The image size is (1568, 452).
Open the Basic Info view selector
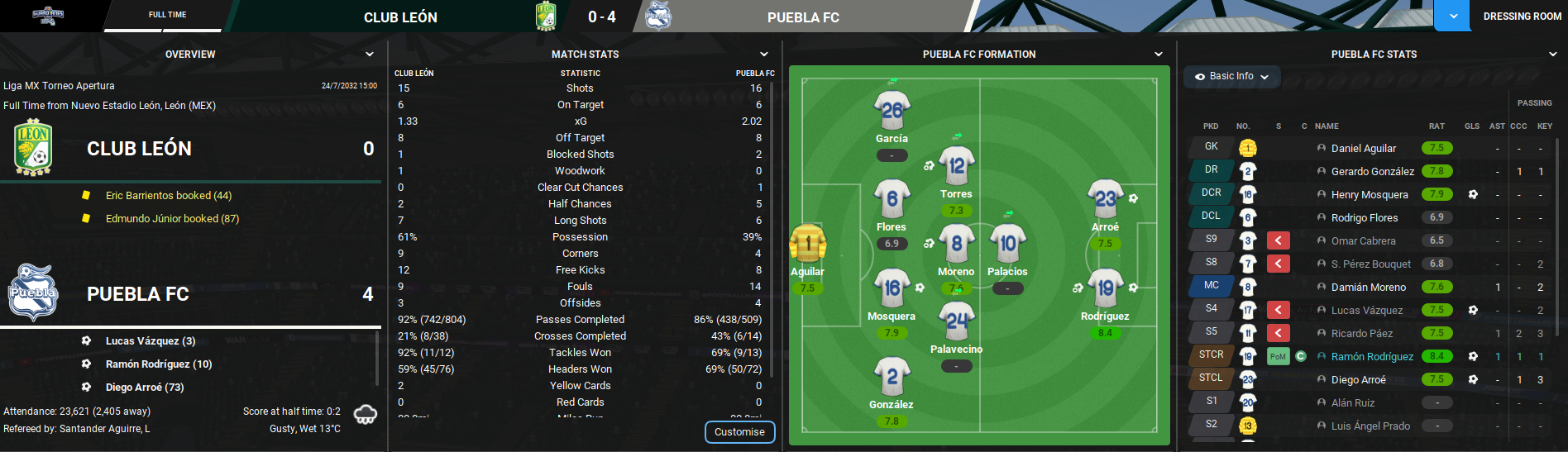pos(1232,77)
